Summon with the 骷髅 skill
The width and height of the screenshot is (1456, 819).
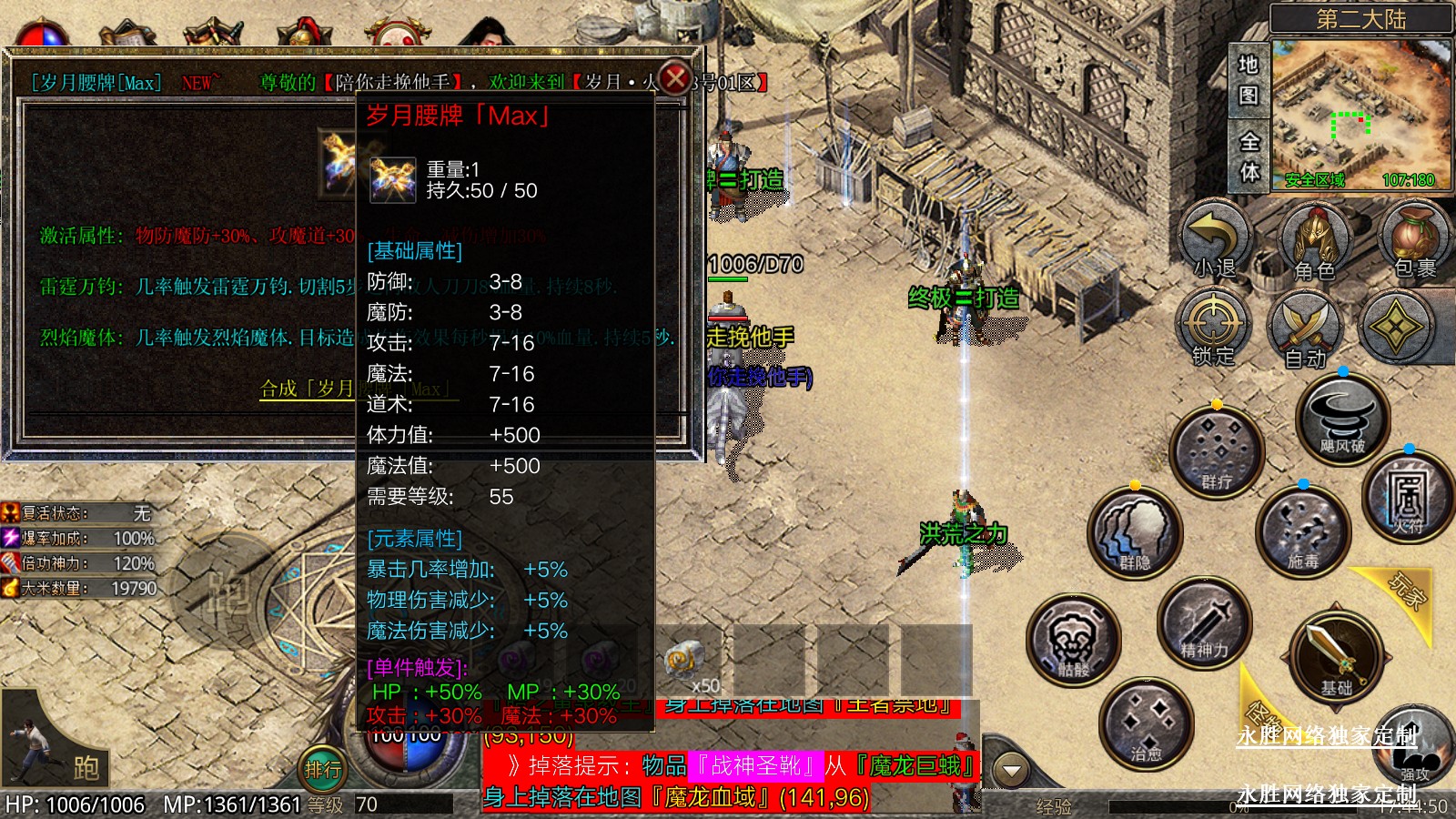pyautogui.click(x=1073, y=641)
